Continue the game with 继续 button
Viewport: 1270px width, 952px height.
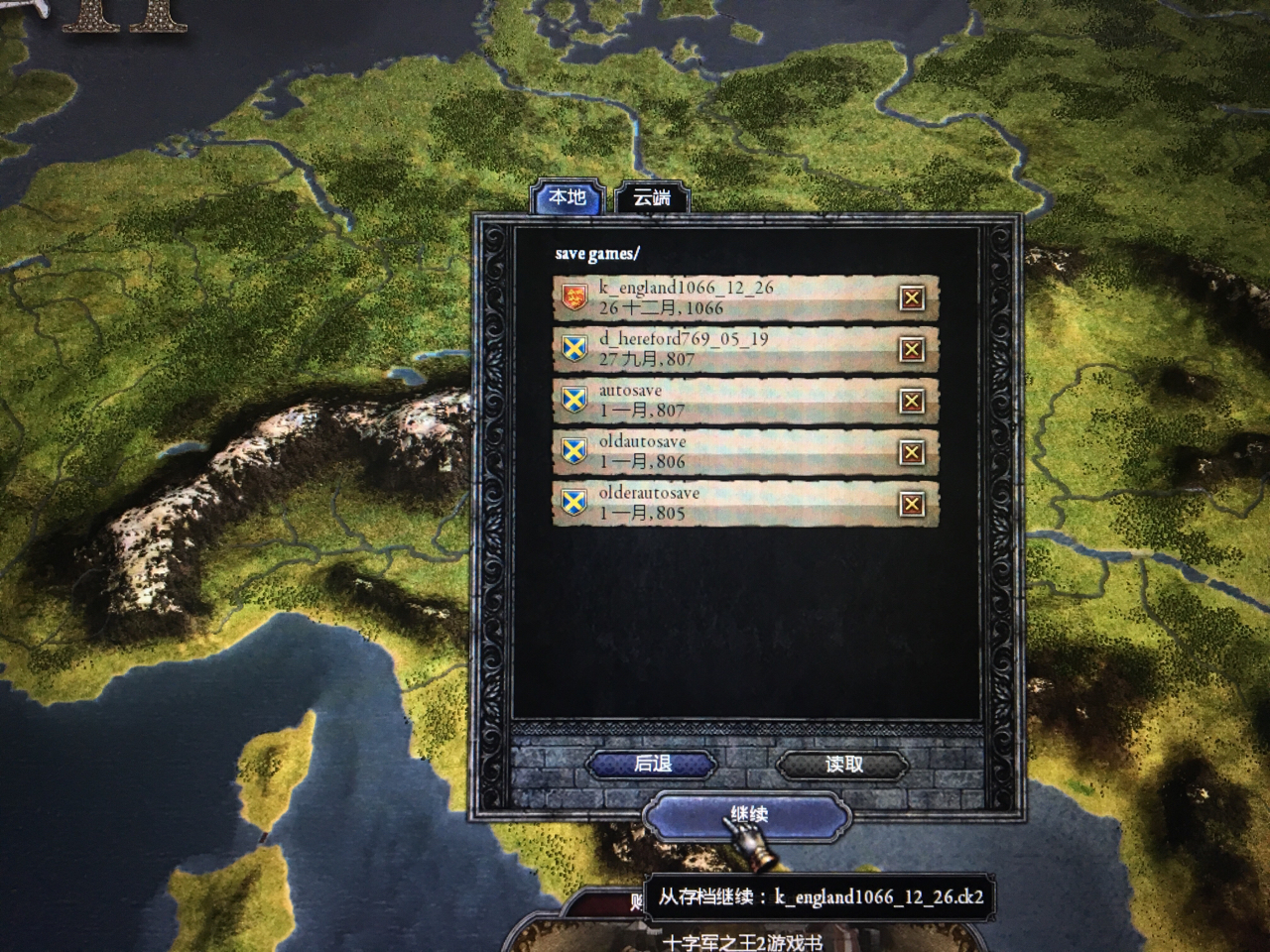(748, 815)
